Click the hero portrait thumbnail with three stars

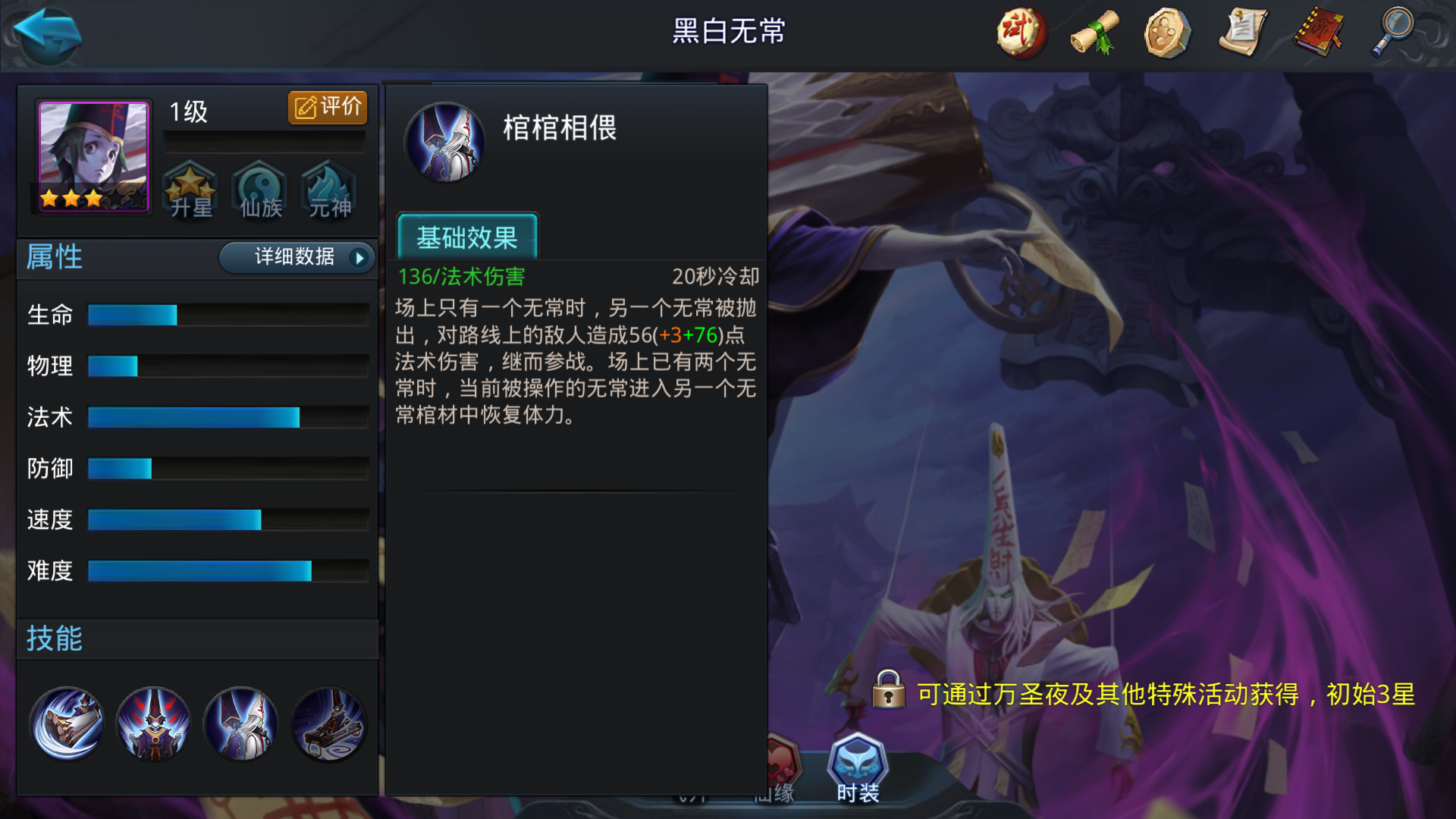pyautogui.click(x=89, y=155)
